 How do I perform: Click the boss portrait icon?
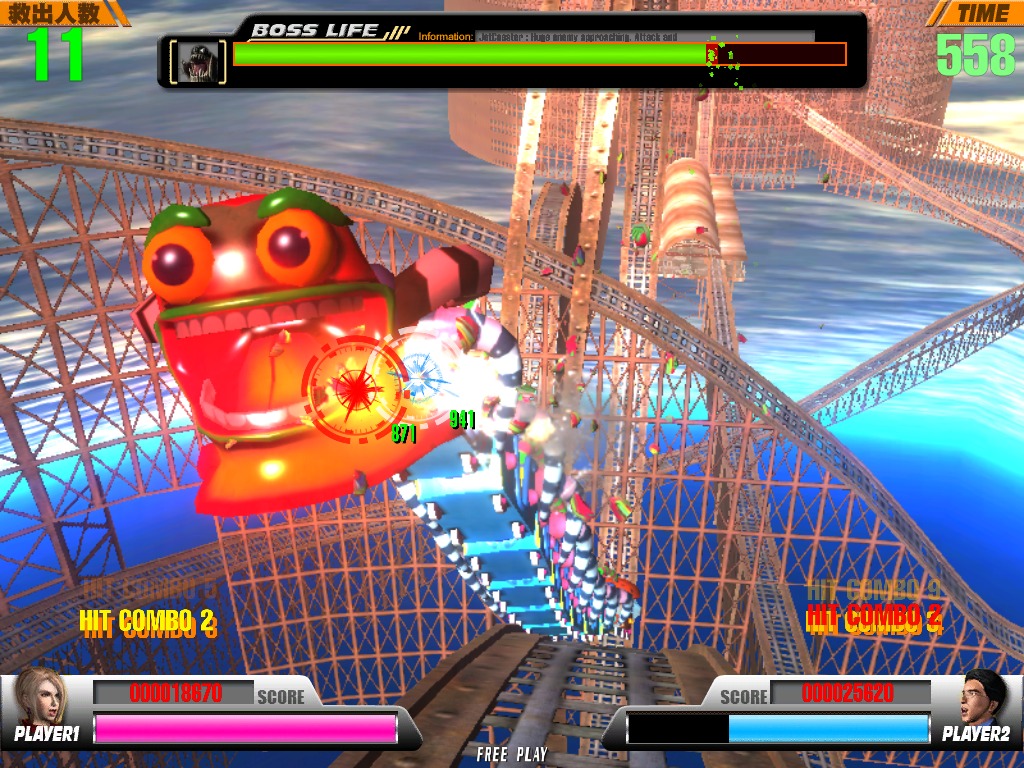click(x=198, y=62)
